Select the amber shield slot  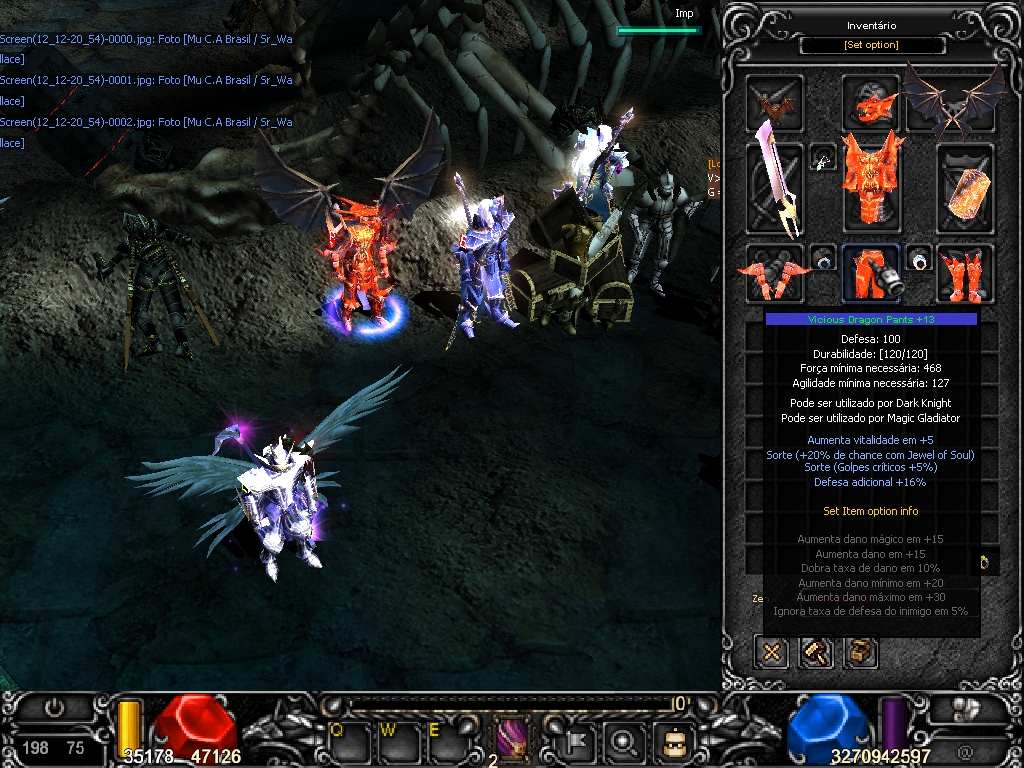coord(965,188)
